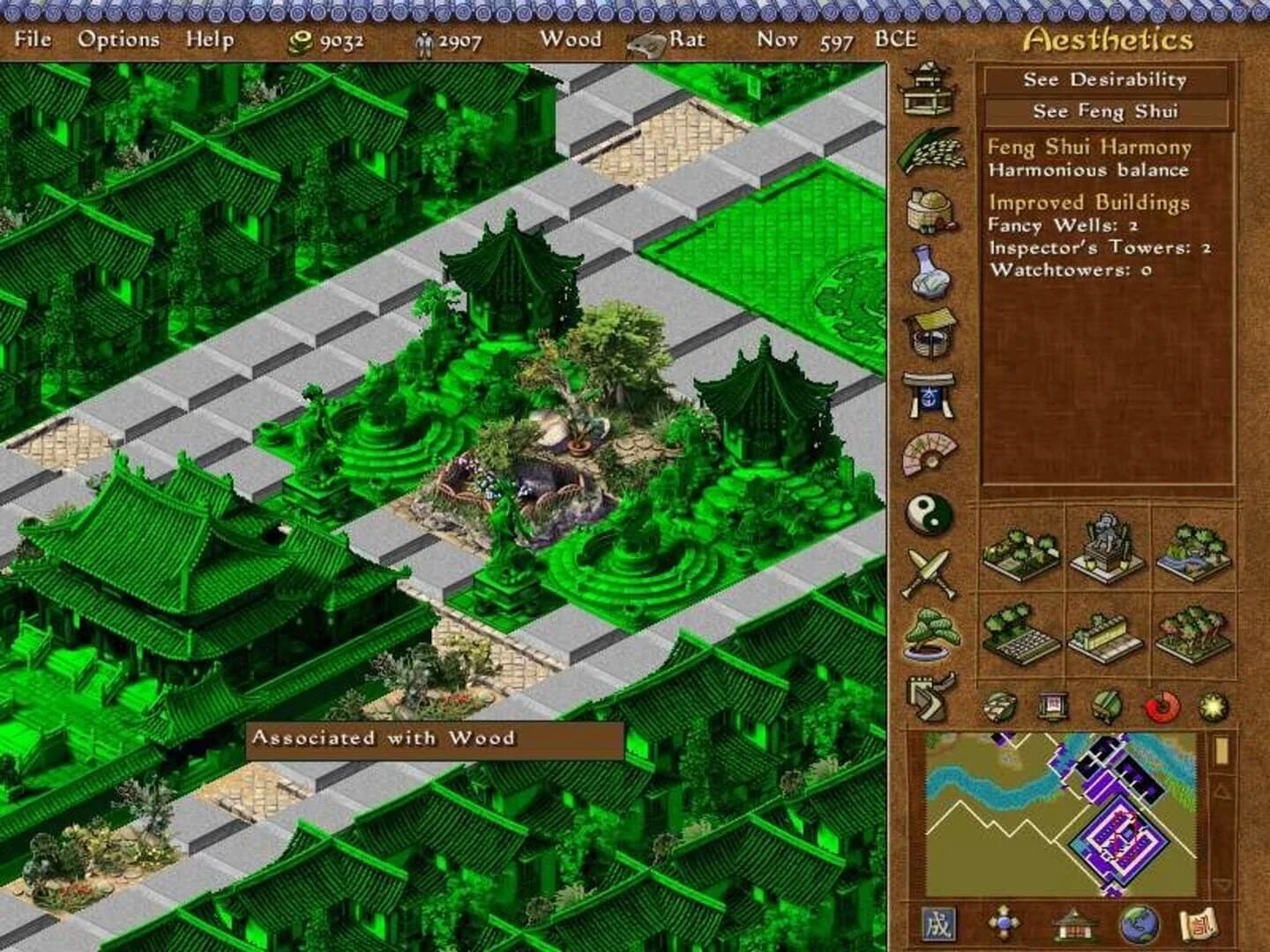Select the pond garden building thumbnail
The height and width of the screenshot is (952, 1270).
pos(1192,551)
